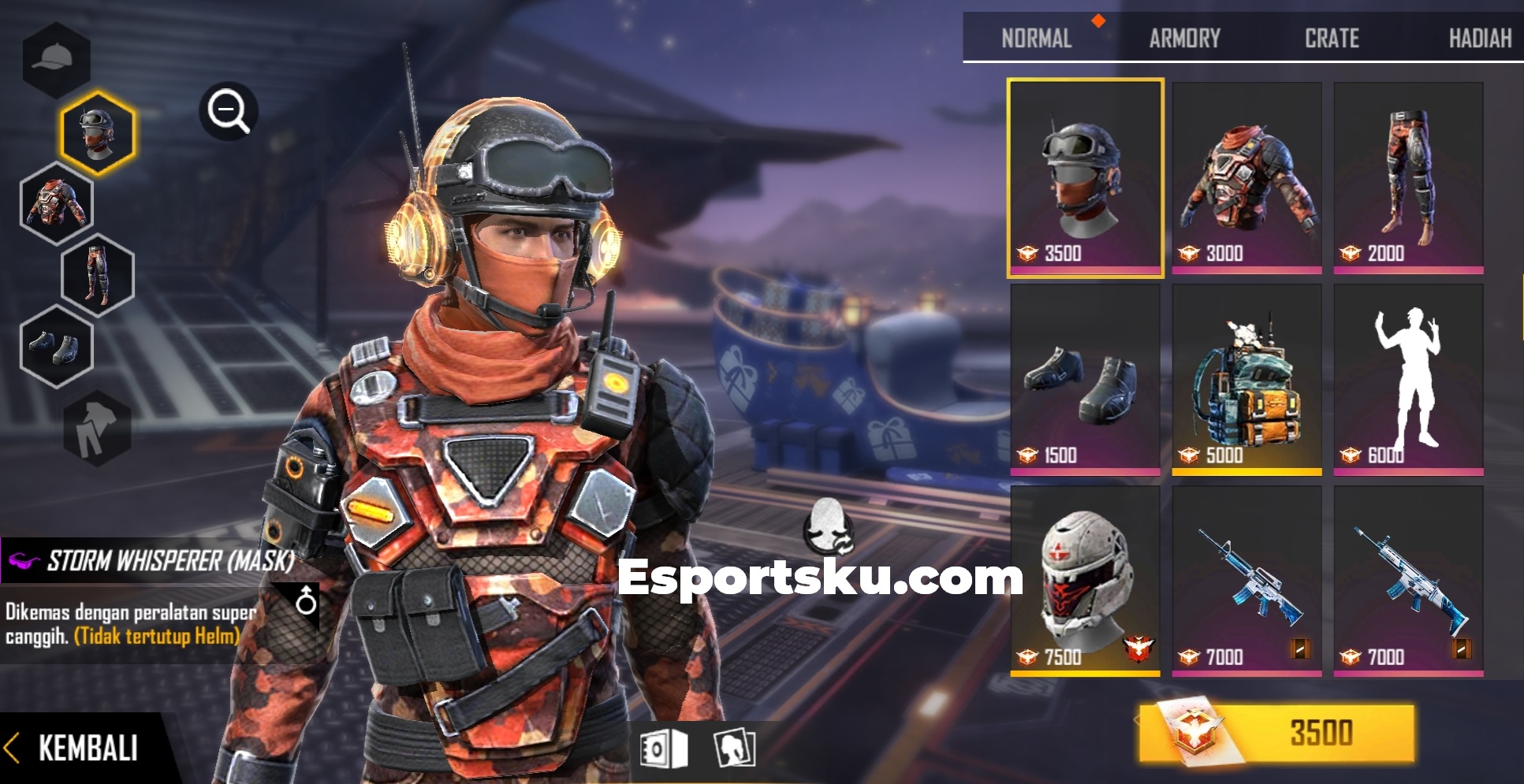Select the cap equipment slot icon
Viewport: 1524px width, 784px height.
[55, 57]
